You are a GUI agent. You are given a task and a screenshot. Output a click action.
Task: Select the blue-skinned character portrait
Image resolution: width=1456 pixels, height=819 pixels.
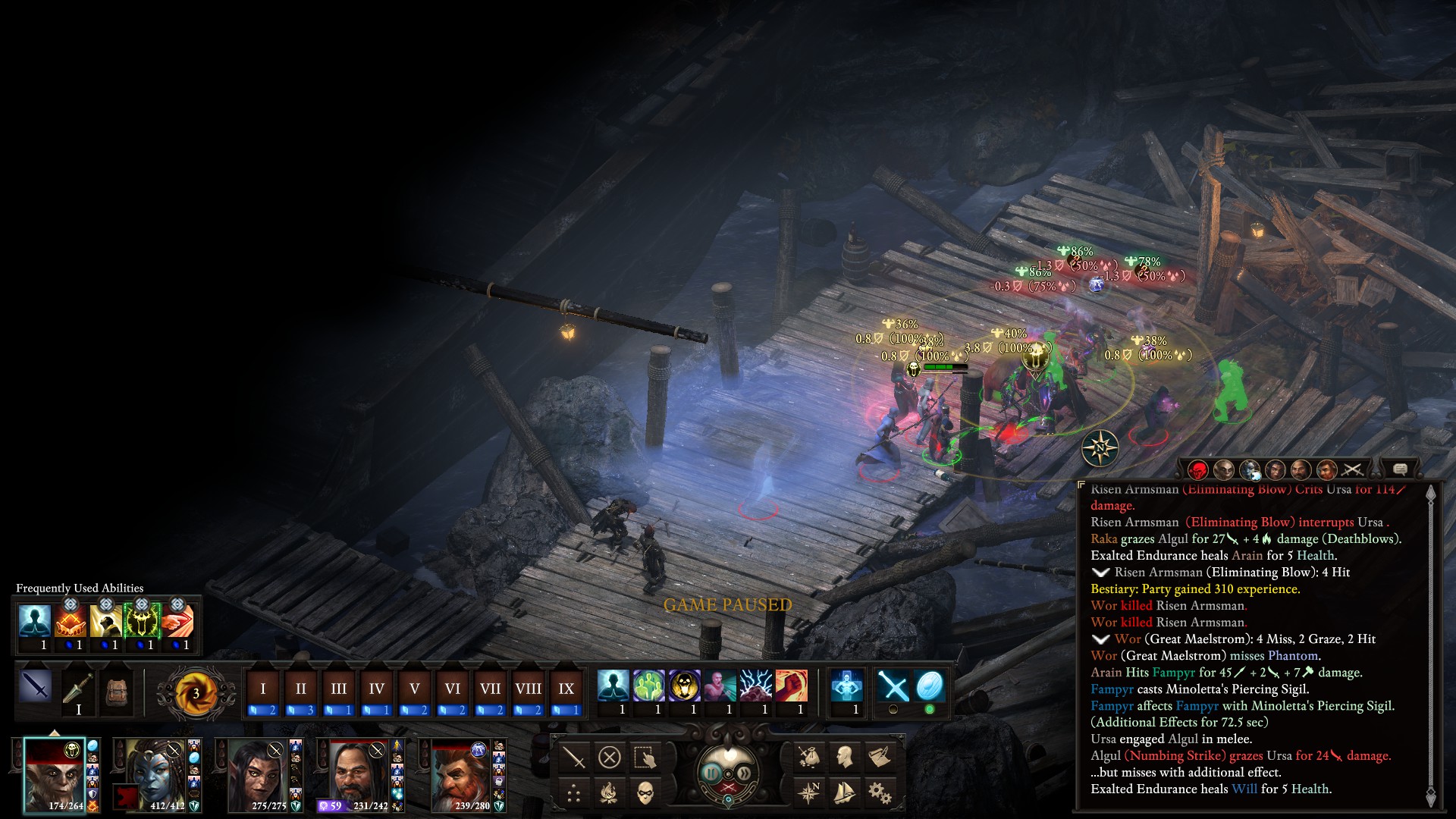click(x=156, y=775)
